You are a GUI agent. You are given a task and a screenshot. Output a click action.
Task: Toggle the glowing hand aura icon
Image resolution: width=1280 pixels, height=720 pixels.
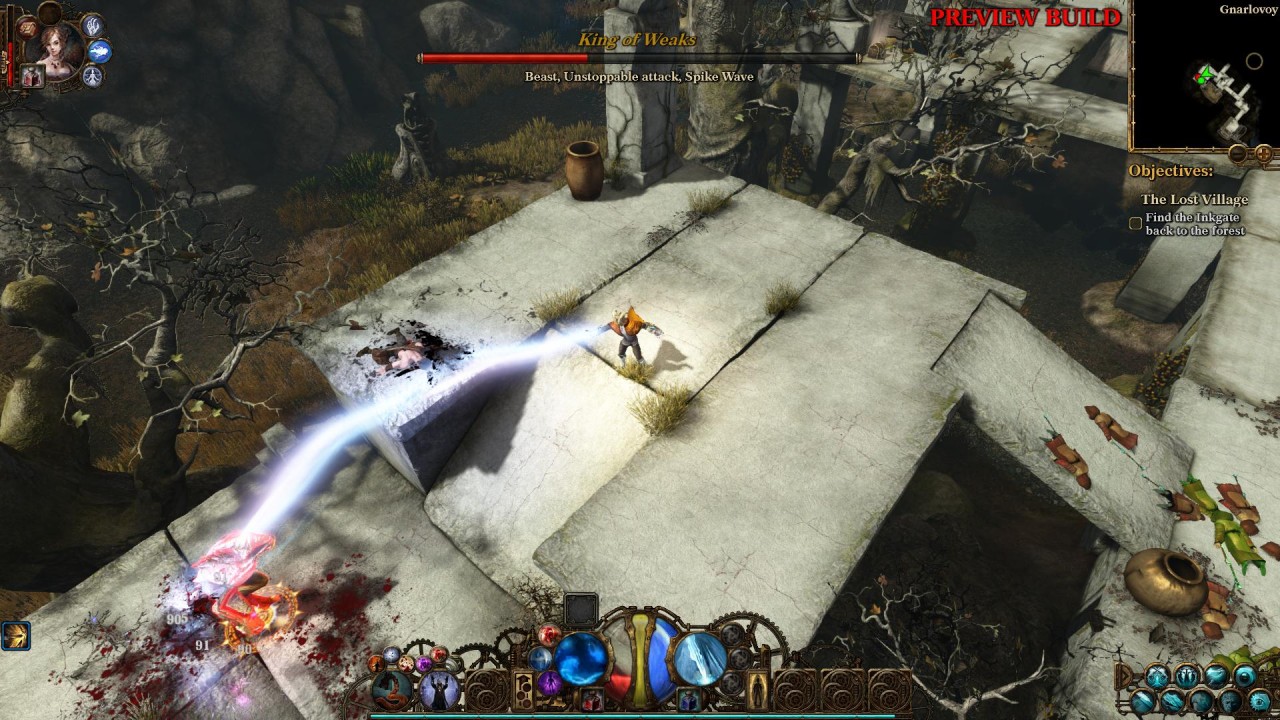(x=92, y=26)
